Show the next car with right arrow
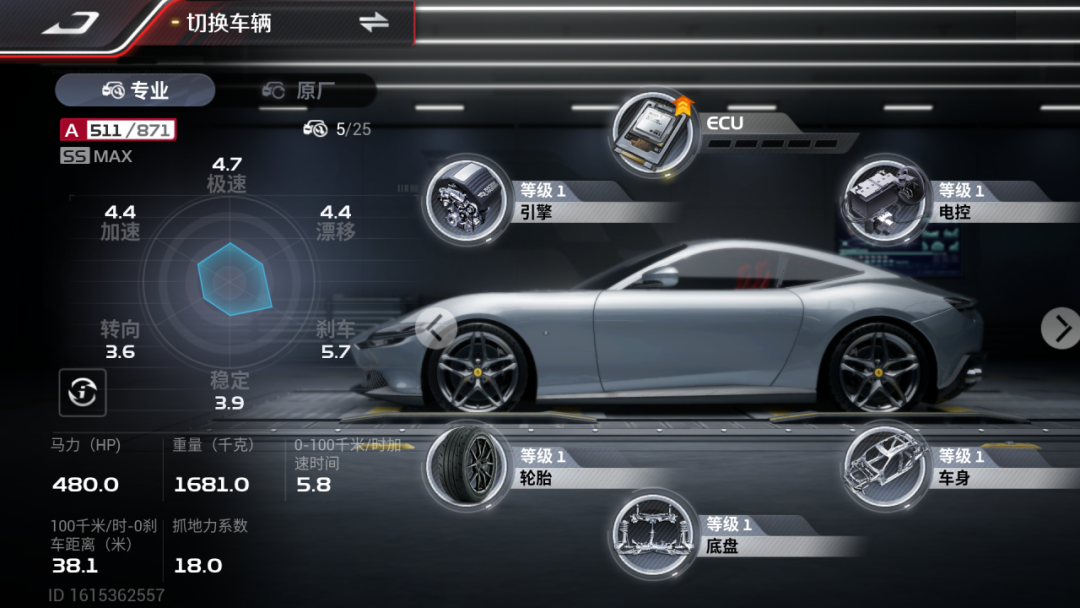 click(1060, 328)
